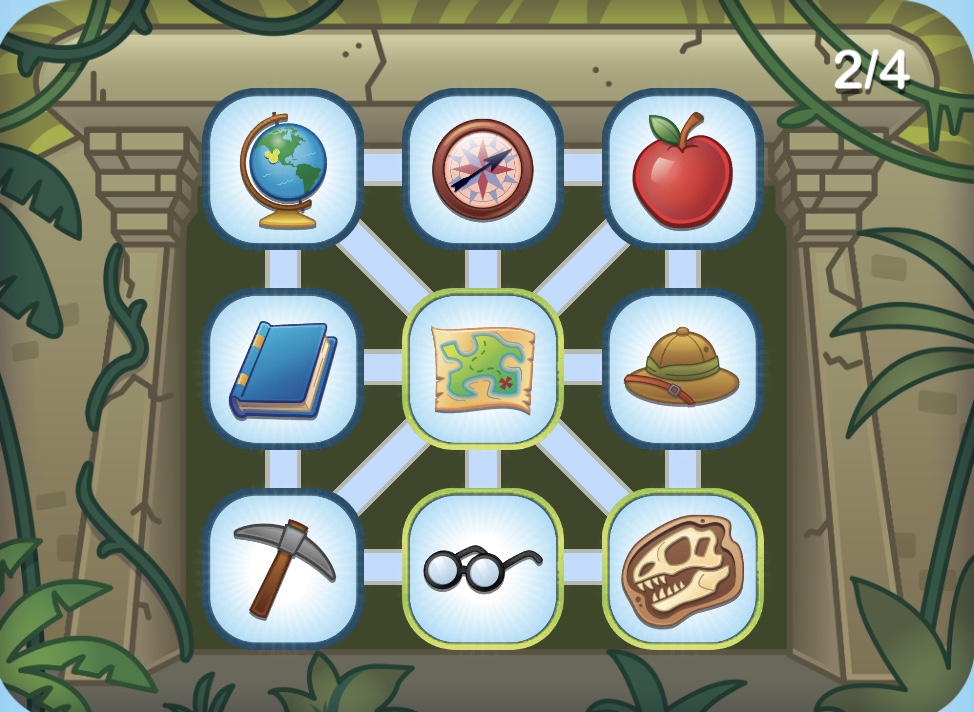Choose the safari hat tile
The width and height of the screenshot is (974, 712).
tap(683, 369)
